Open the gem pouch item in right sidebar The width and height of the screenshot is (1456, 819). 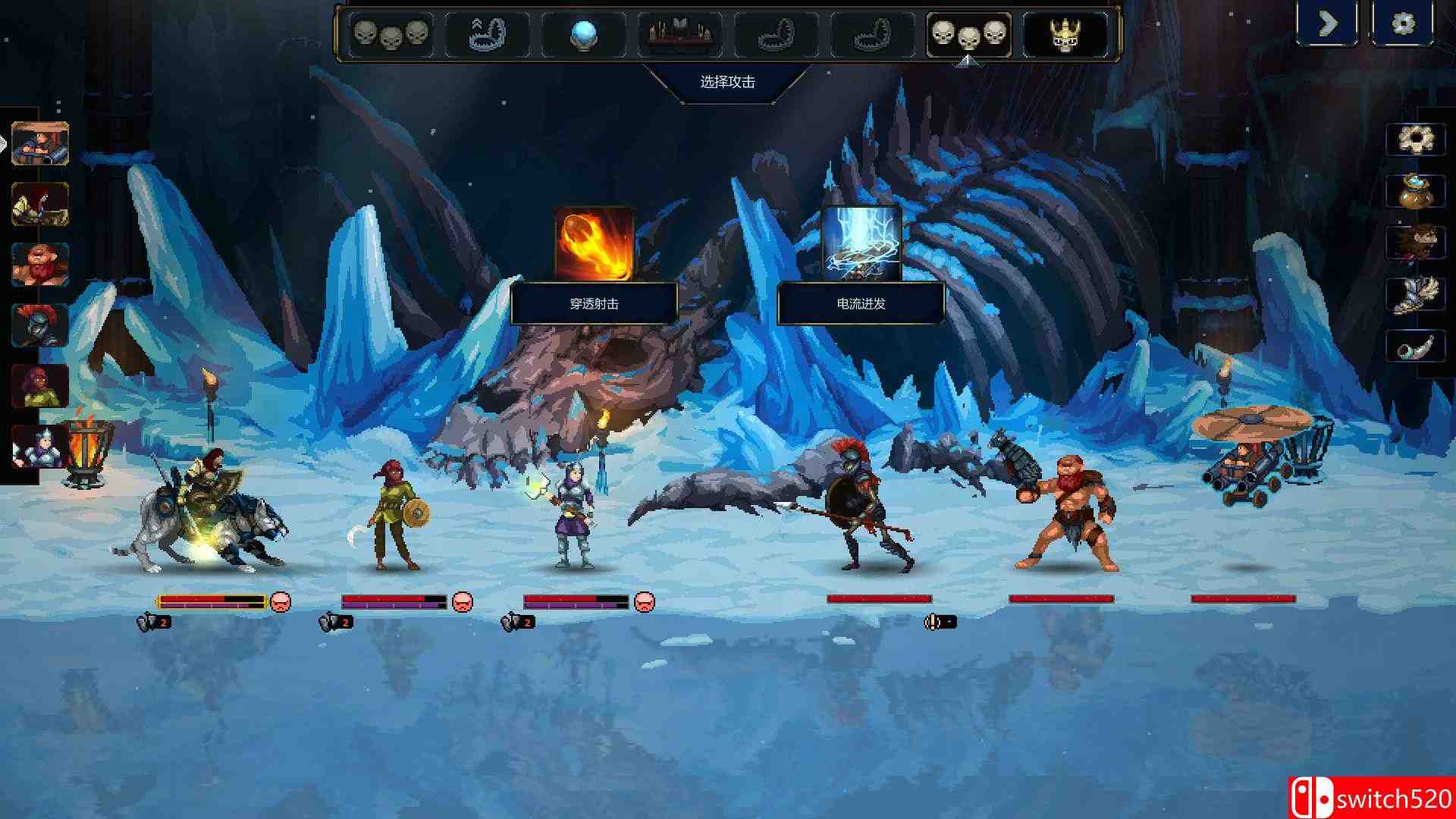click(x=1417, y=193)
